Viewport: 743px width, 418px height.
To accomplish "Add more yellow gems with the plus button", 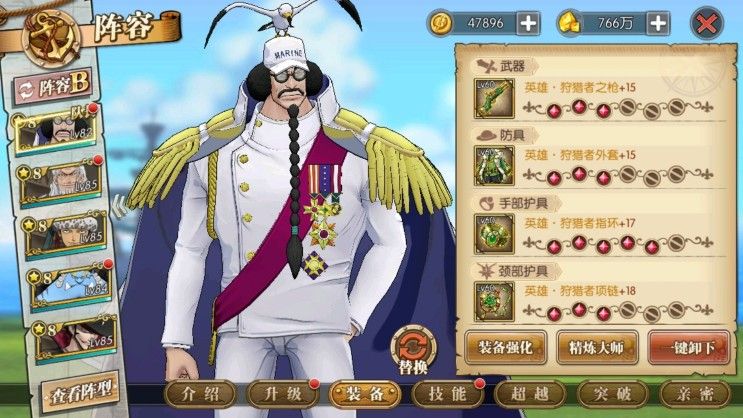I will (x=657, y=22).
